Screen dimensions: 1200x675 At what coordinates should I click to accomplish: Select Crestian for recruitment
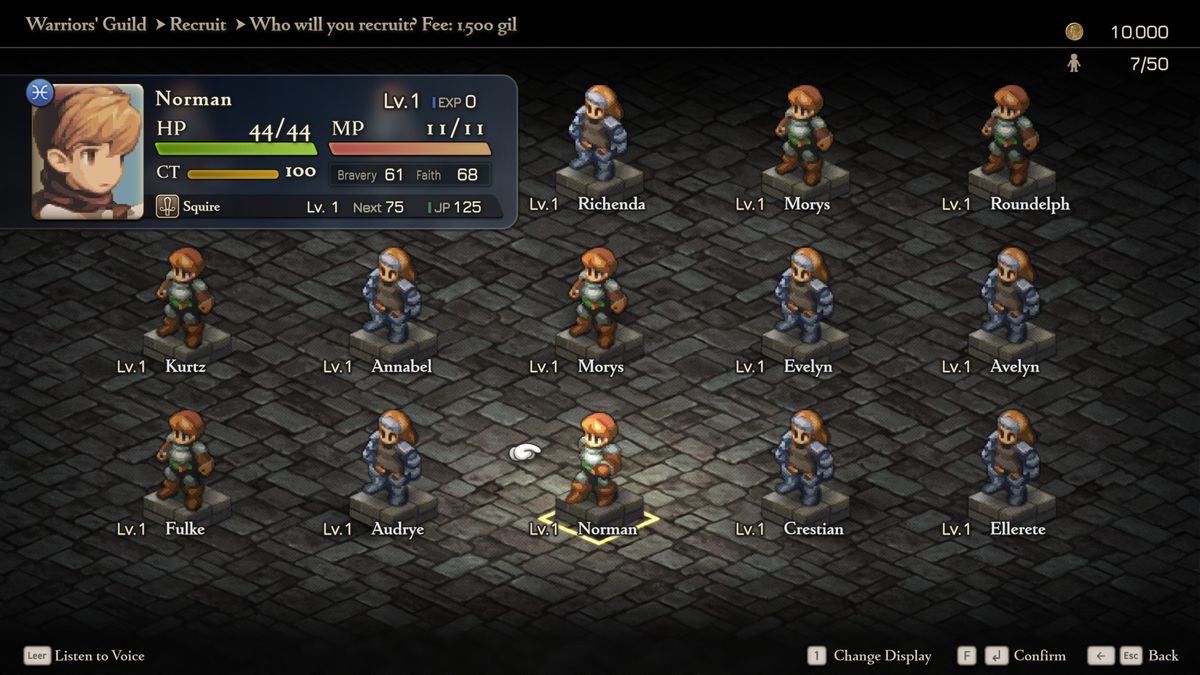coord(805,461)
